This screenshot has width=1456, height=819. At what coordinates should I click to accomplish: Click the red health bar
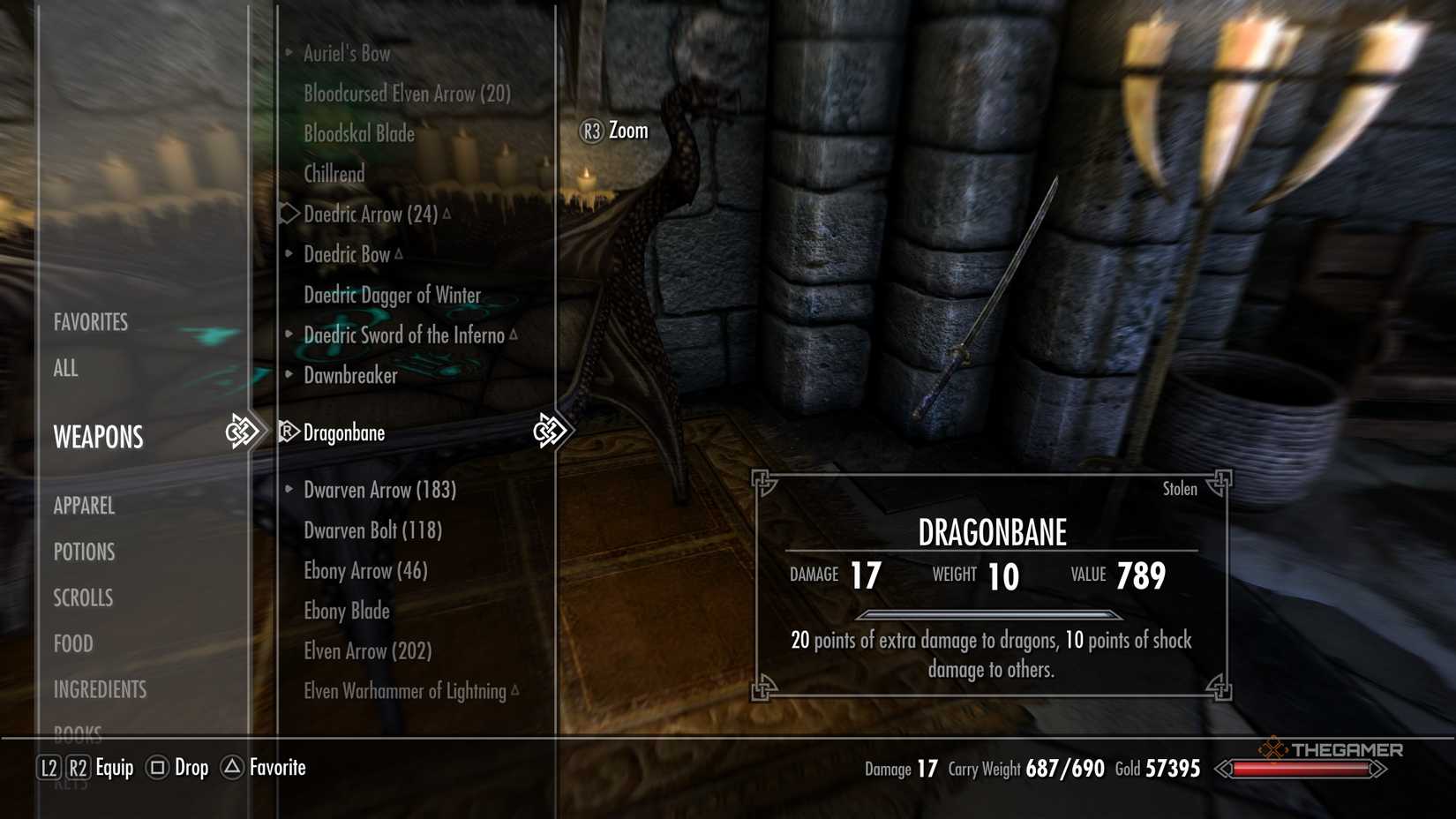coord(1301,768)
